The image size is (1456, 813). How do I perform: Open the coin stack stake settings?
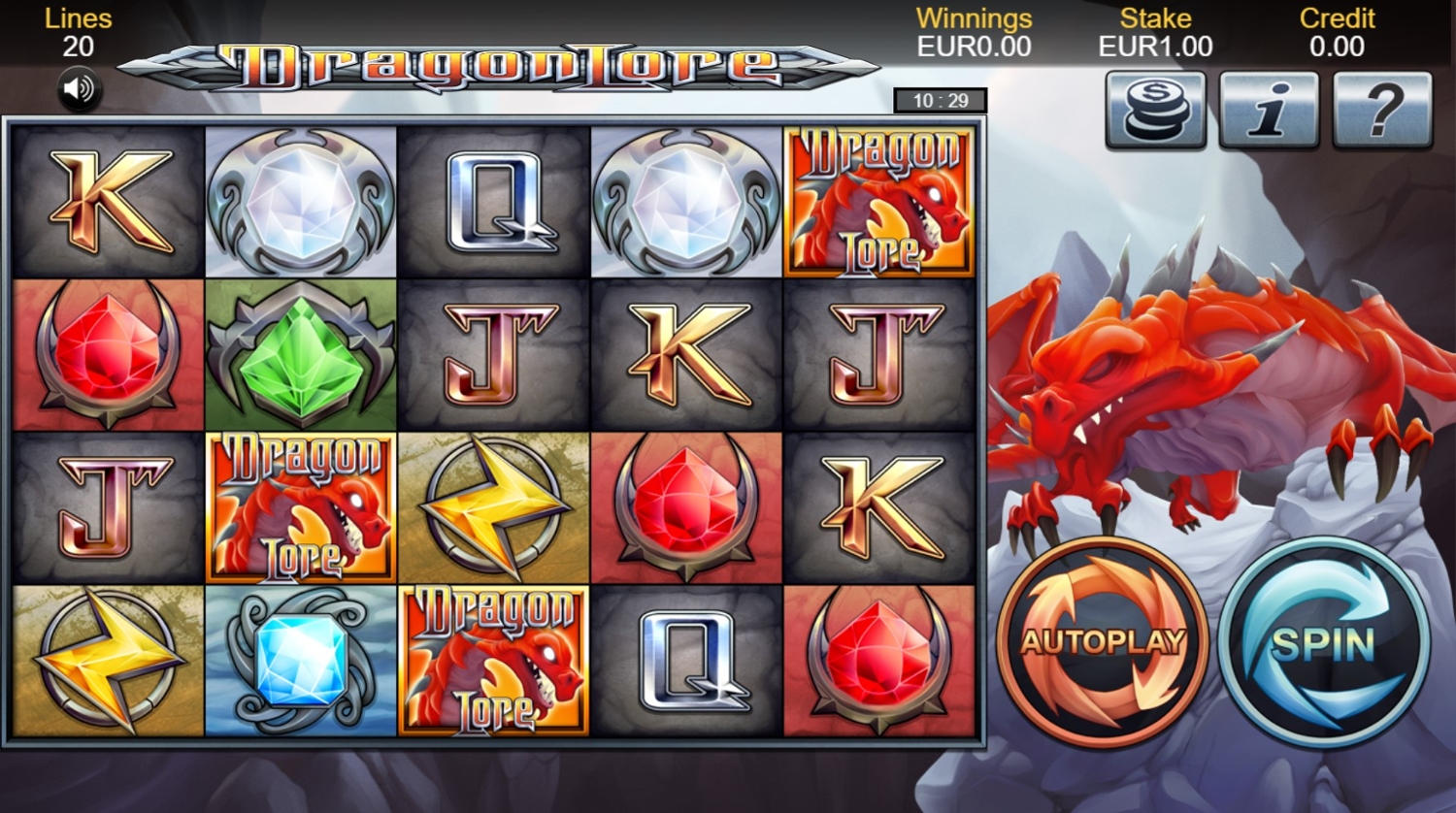pos(1155,110)
